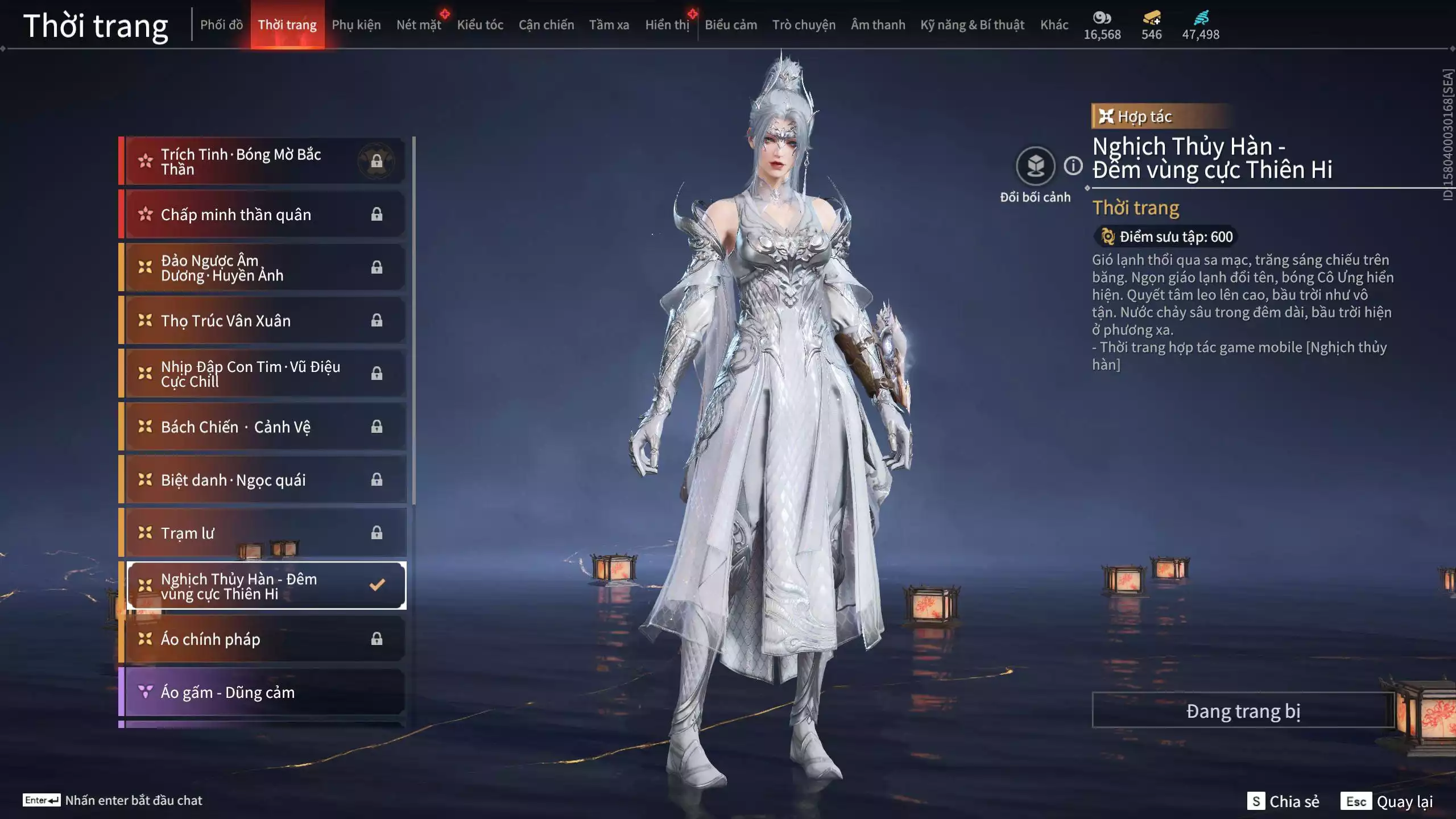Click the pinwheel icon on the "Hợp tác" banner
The width and height of the screenshot is (1456, 819).
click(1107, 116)
